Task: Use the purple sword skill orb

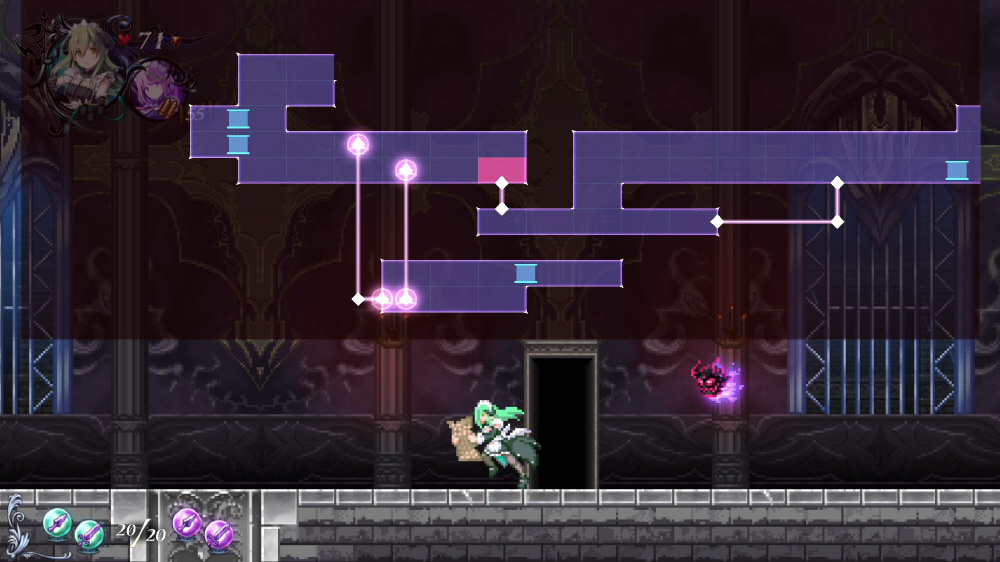Action: 219,535
